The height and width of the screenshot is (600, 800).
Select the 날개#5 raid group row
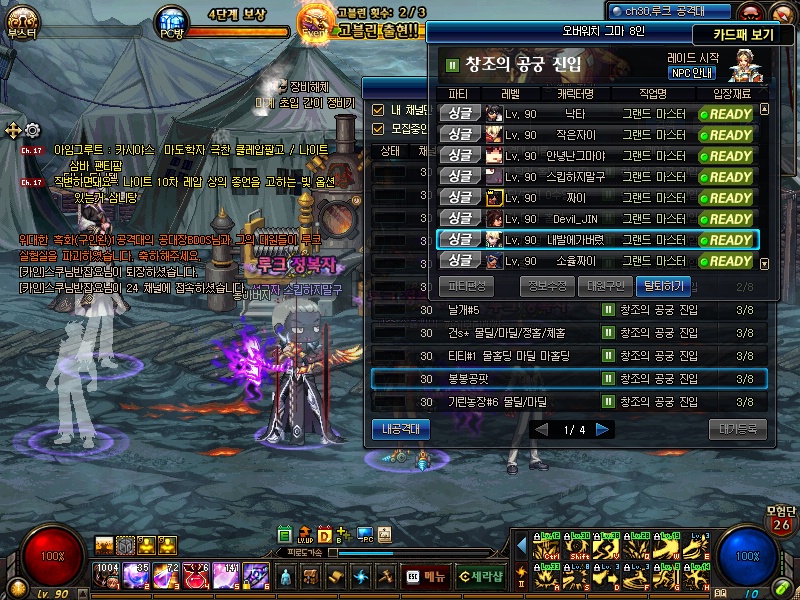569,310
